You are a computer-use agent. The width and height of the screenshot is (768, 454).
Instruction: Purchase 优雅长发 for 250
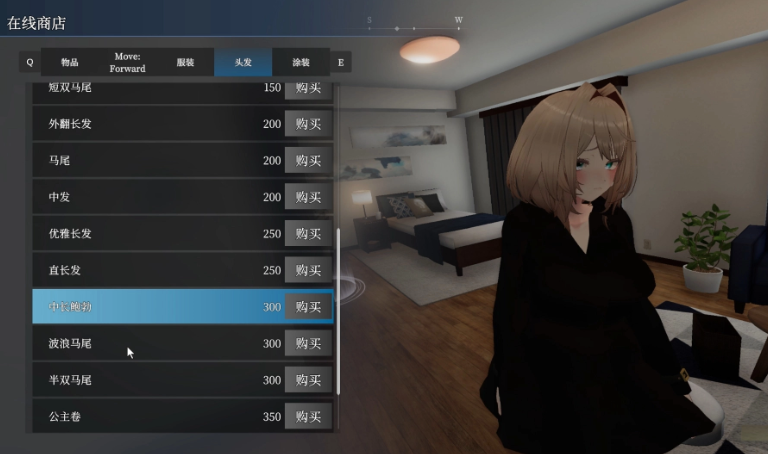tap(308, 233)
